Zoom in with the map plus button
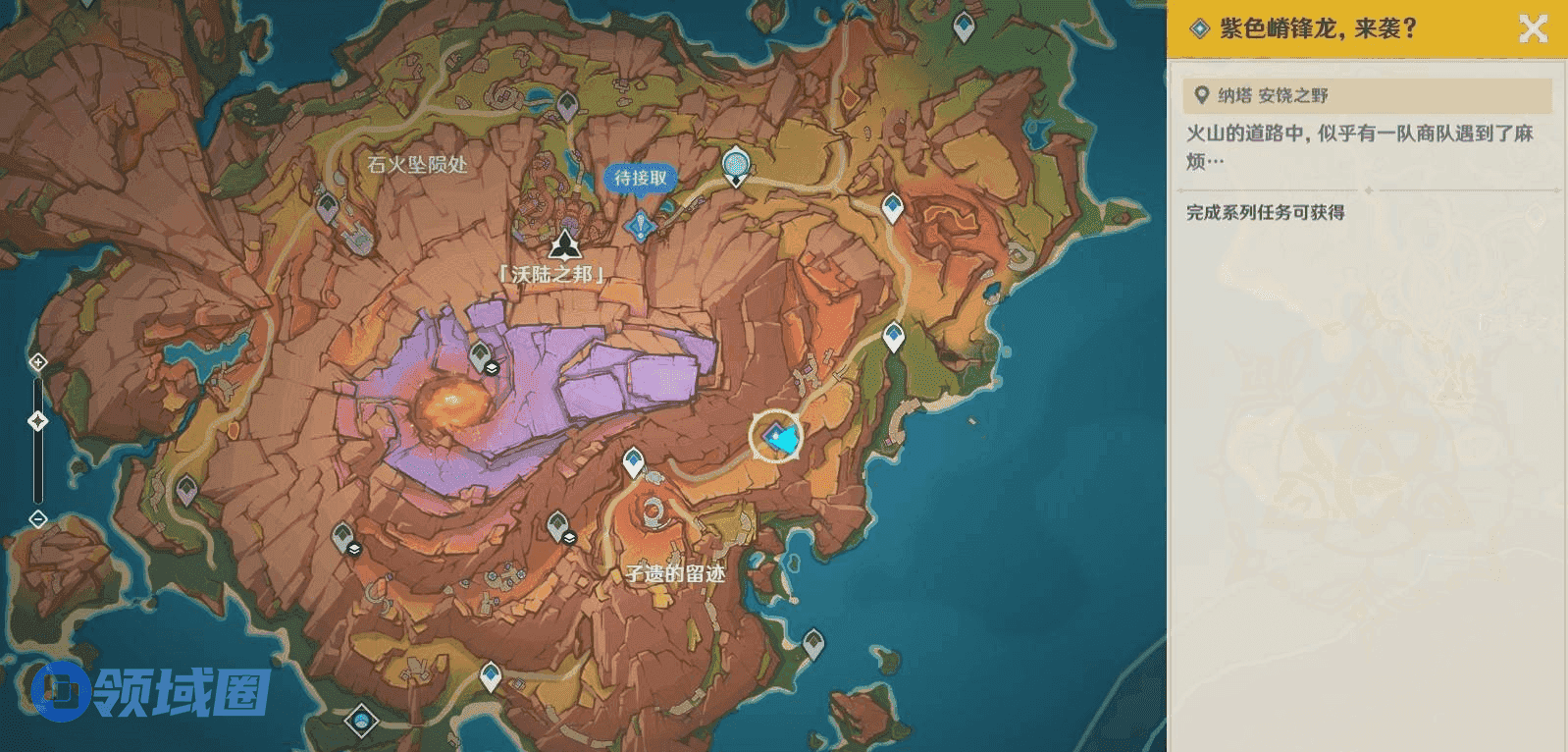This screenshot has height=752, width=1568. [38, 362]
